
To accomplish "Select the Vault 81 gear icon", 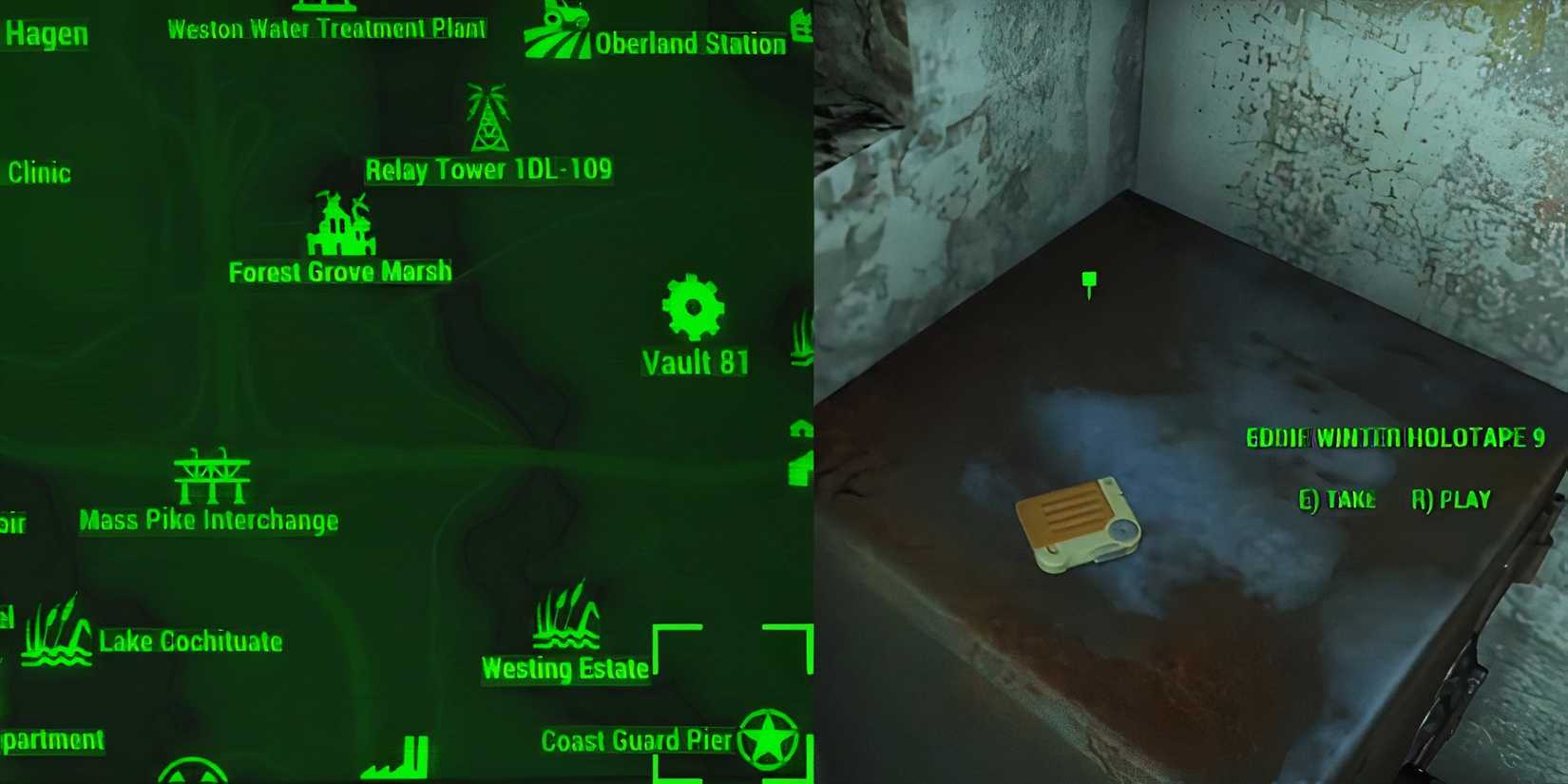I will click(691, 309).
